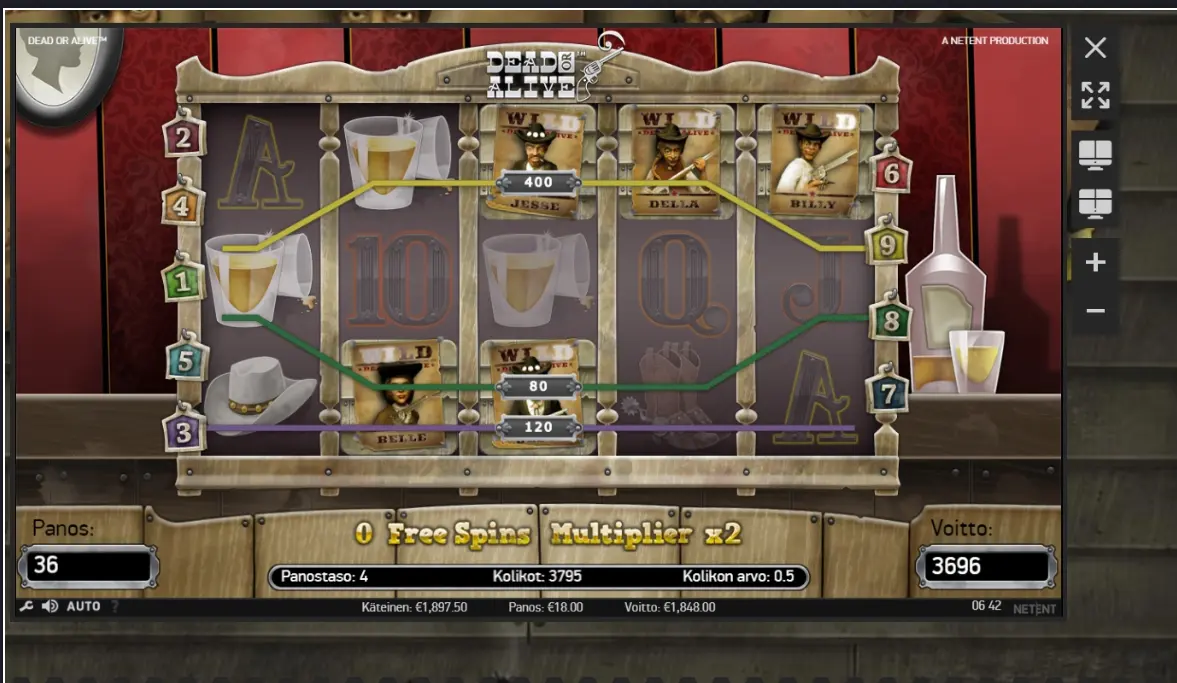Image resolution: width=1177 pixels, height=683 pixels.
Task: Select payline marker number 1
Action: point(183,282)
